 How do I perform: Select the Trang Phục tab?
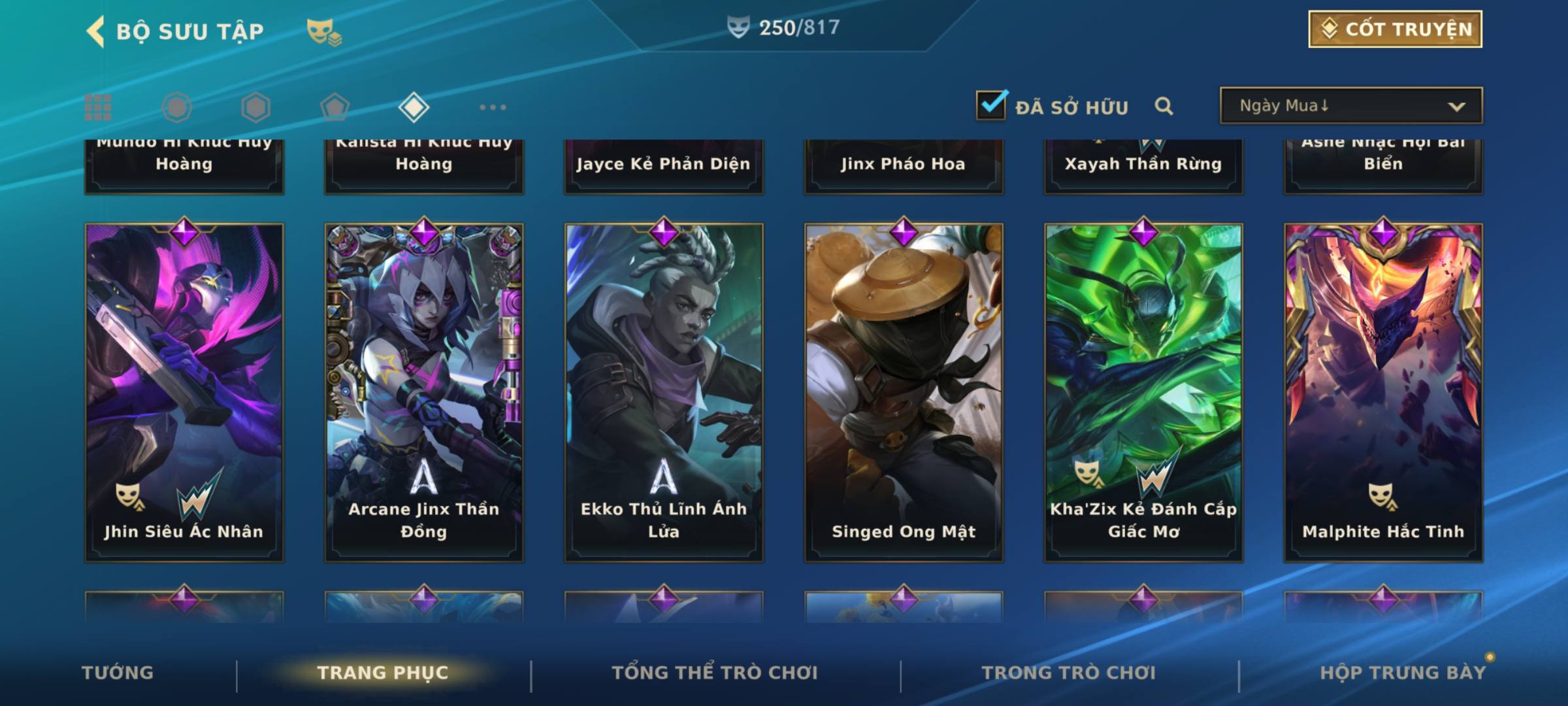(383, 673)
